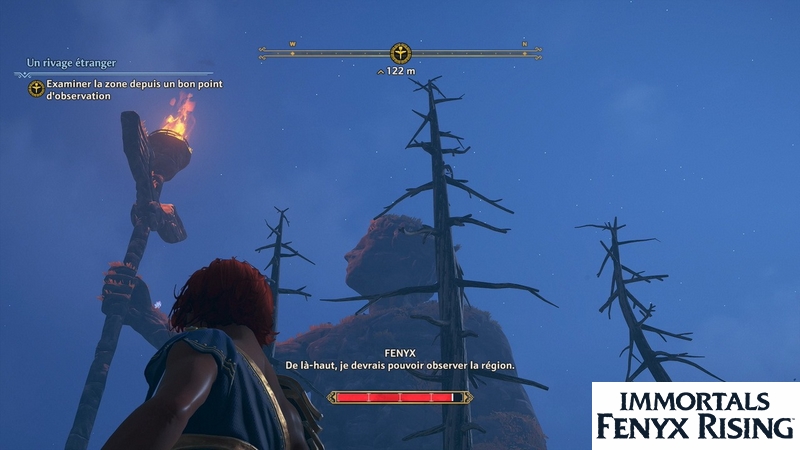Viewport: 800px width, 450px height.
Task: Open the 'Un rivage étranger' quest title
Action: [66, 63]
